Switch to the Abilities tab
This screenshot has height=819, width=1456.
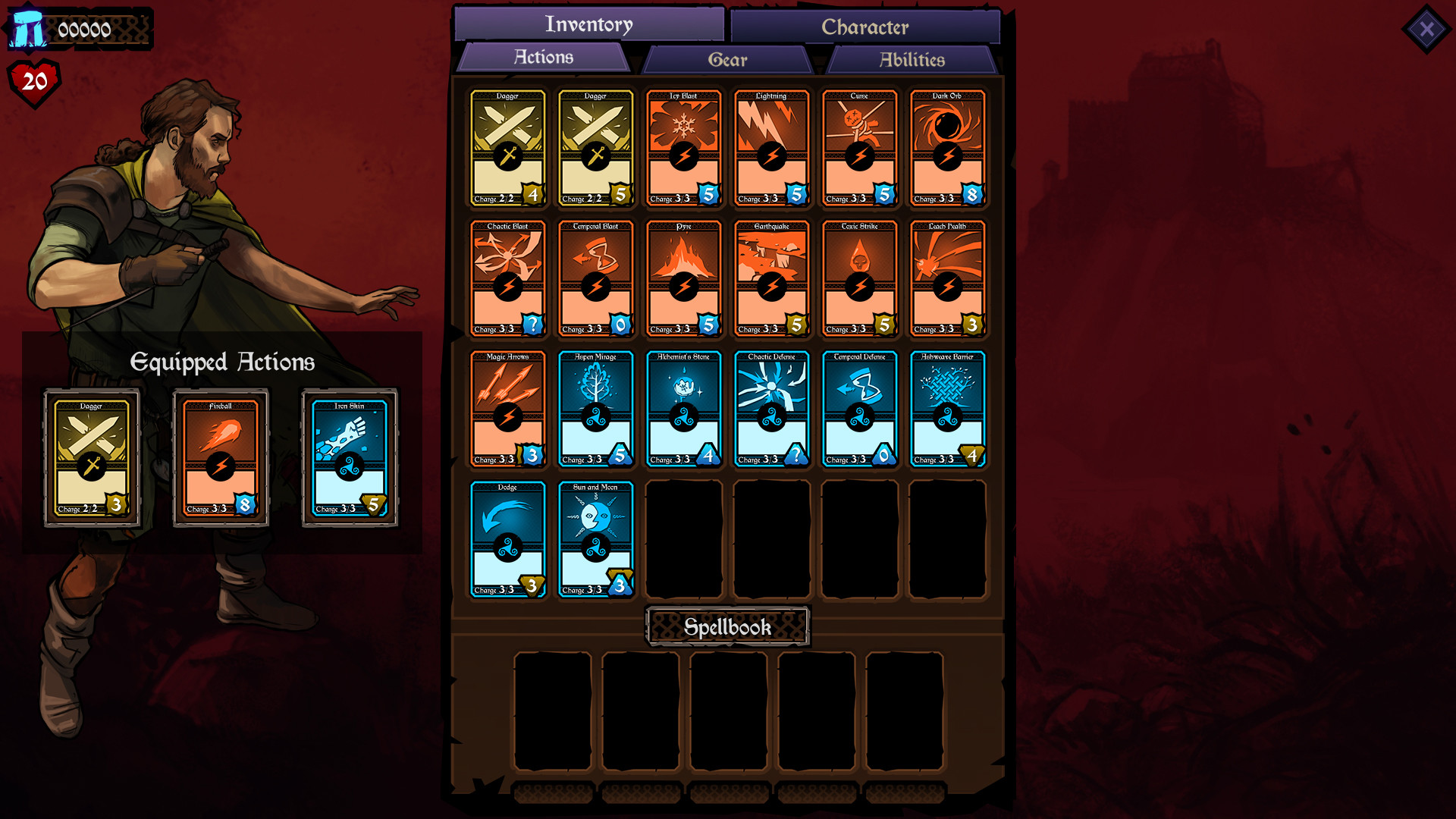(910, 59)
